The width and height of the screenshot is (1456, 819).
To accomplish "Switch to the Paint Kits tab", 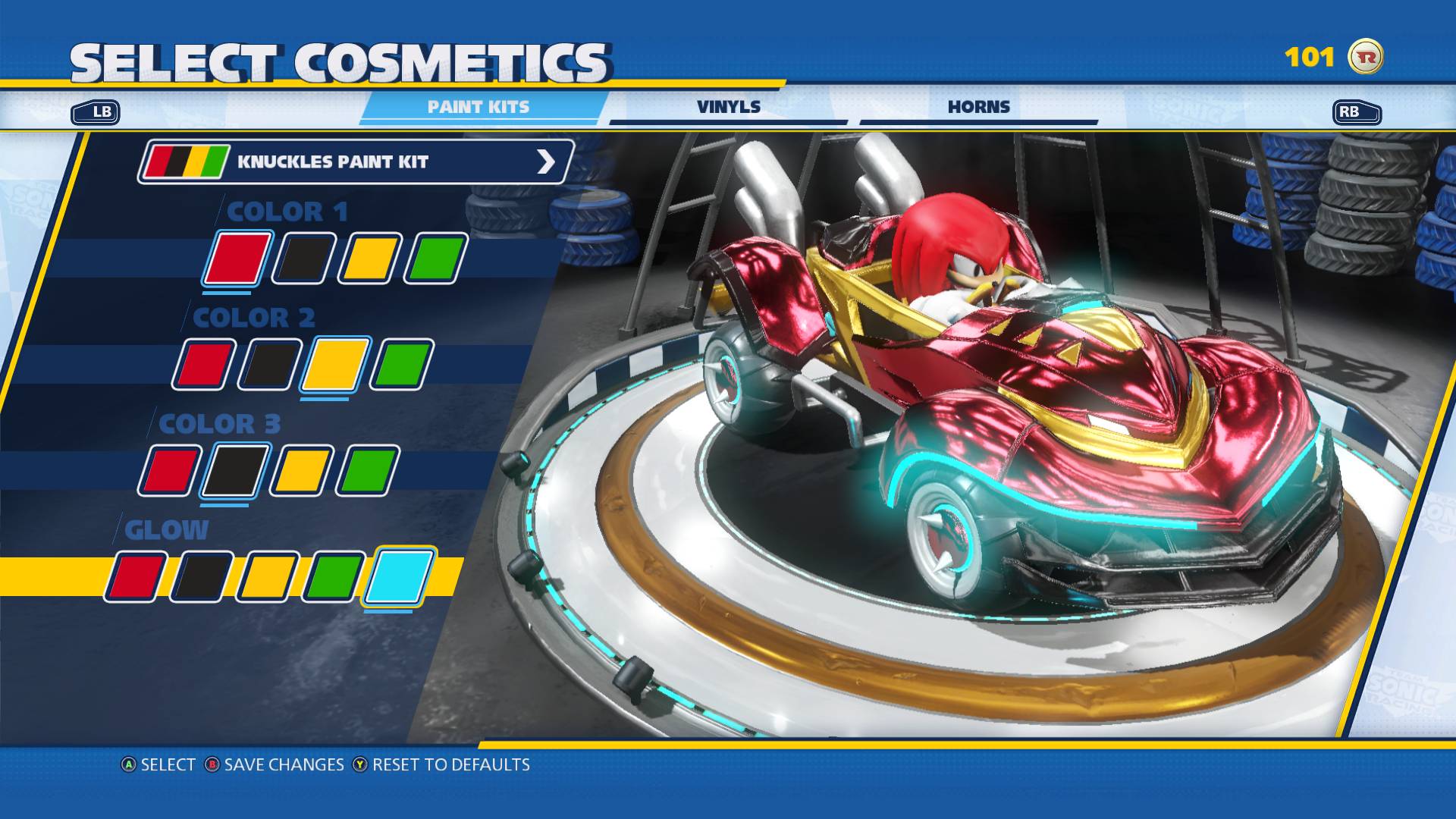I will pos(479,107).
